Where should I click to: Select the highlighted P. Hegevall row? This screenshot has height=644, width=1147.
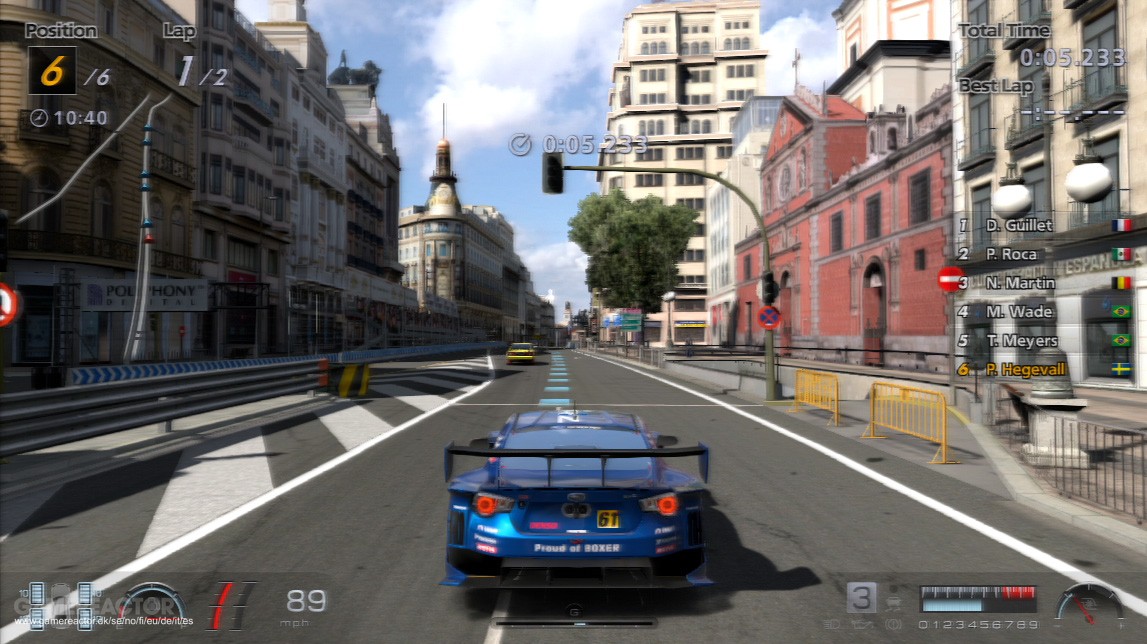(x=1024, y=370)
